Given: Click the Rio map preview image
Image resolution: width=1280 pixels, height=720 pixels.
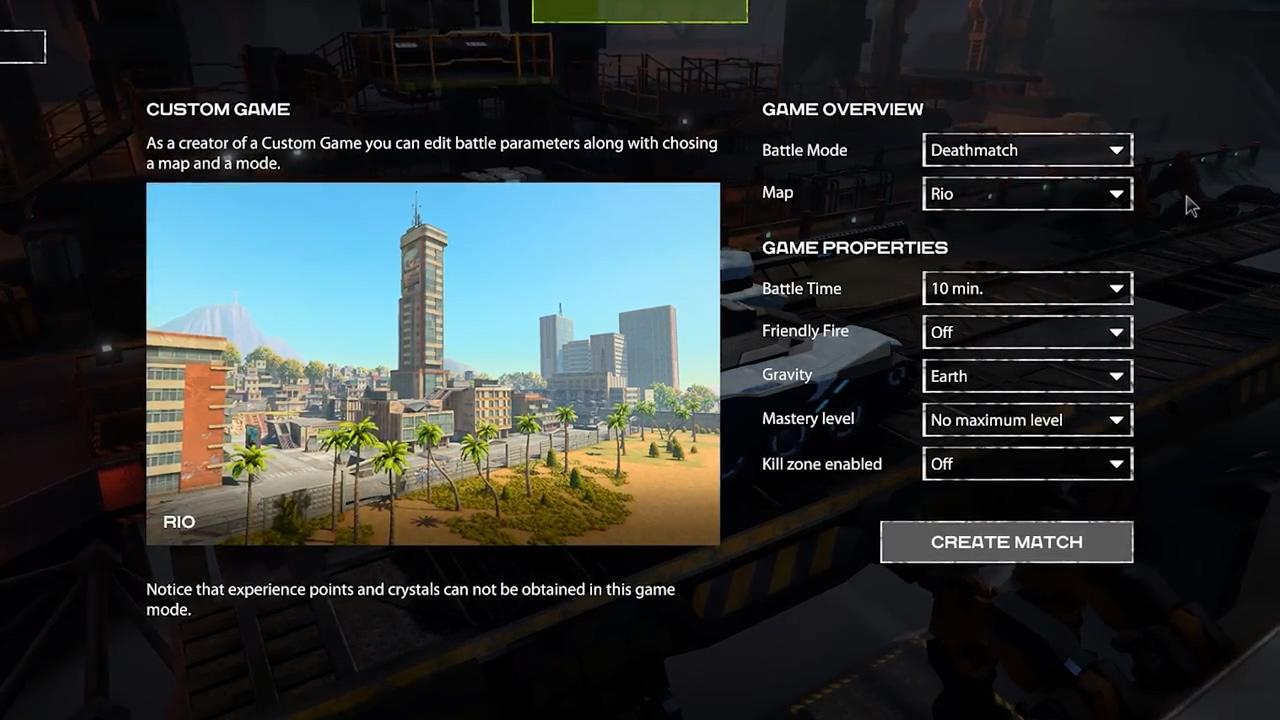Looking at the screenshot, I should click(x=433, y=363).
